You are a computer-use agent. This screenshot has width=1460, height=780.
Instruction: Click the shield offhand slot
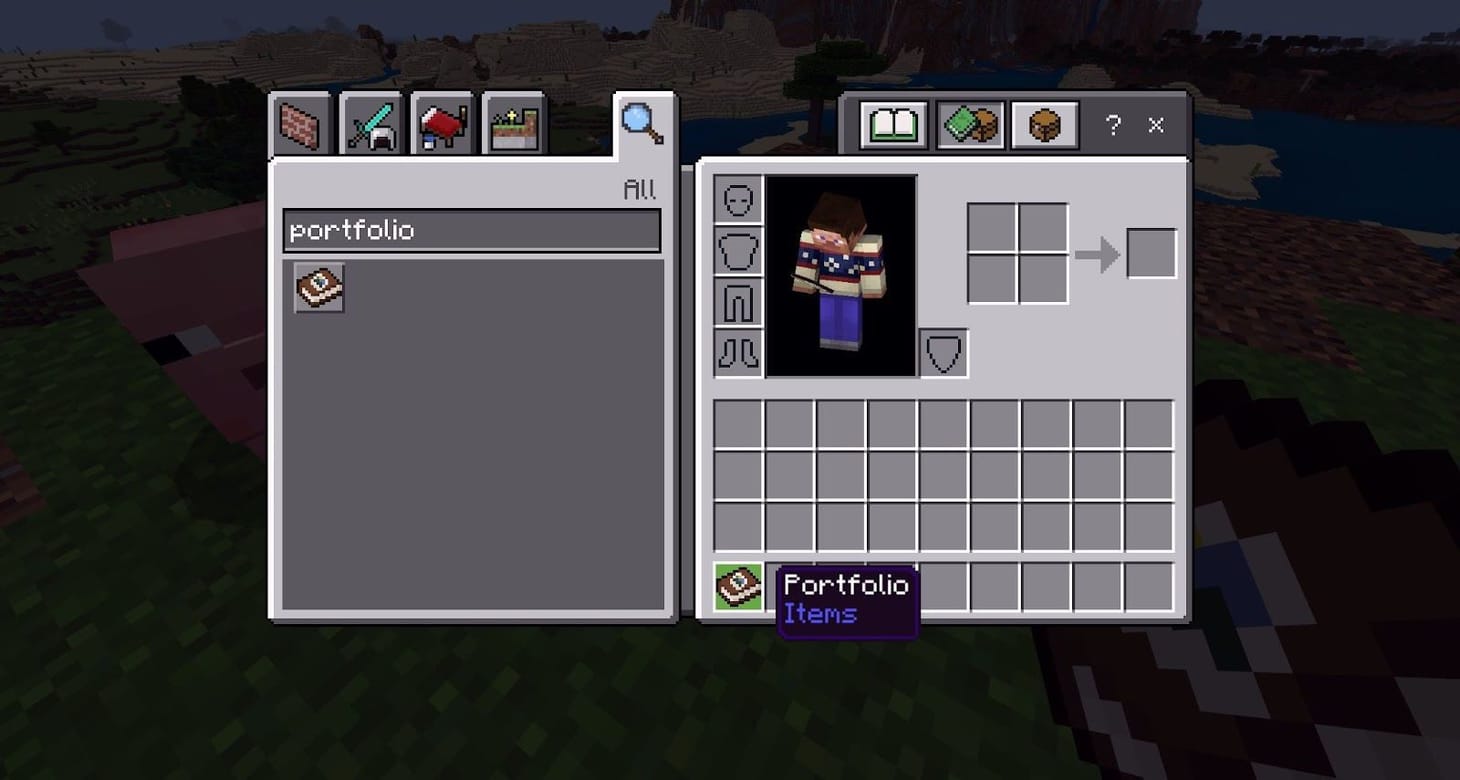tap(943, 352)
